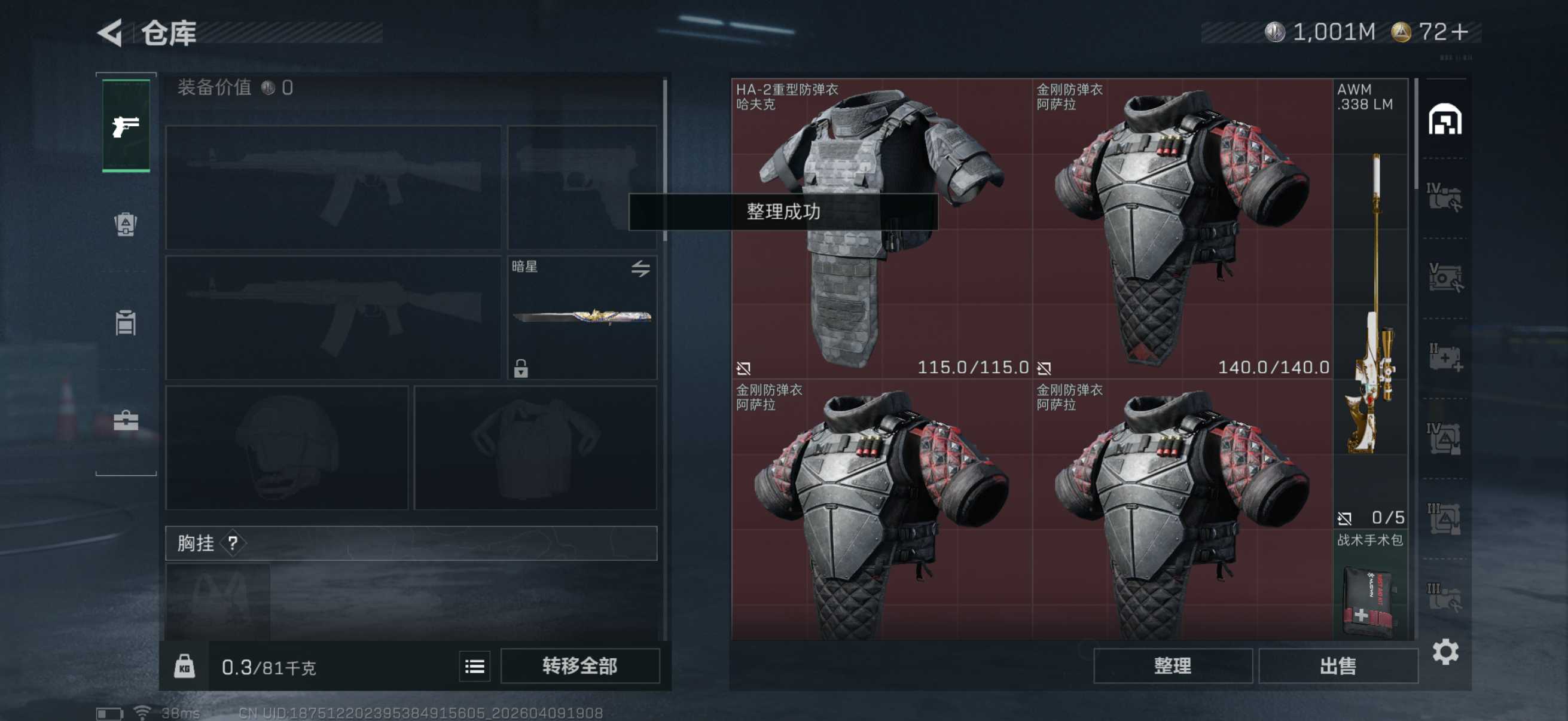Screen dimensions: 1568x721
Task: Open the list view icon beside 转移全部
Action: click(474, 666)
